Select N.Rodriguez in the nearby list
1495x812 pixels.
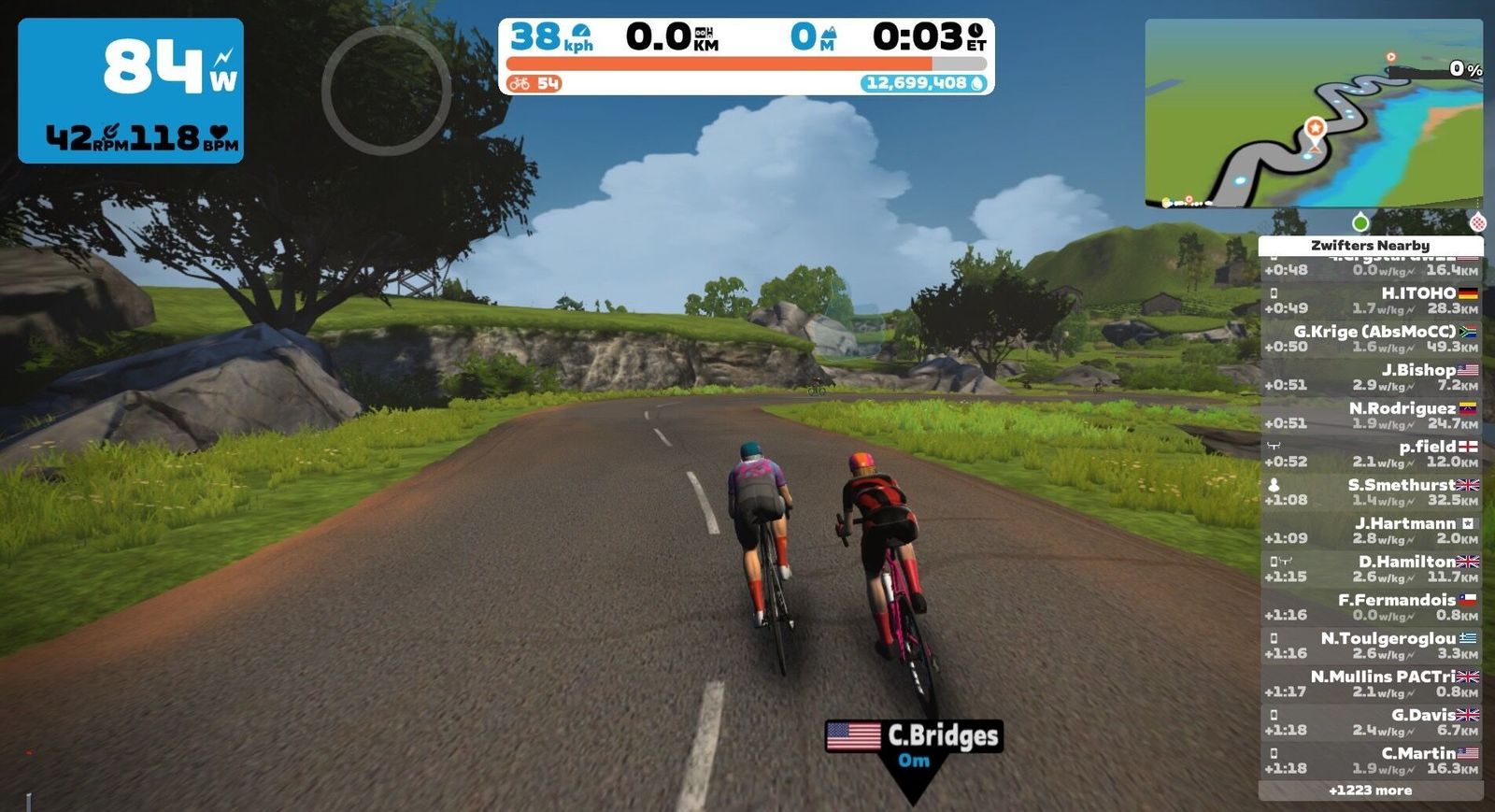click(x=1371, y=415)
